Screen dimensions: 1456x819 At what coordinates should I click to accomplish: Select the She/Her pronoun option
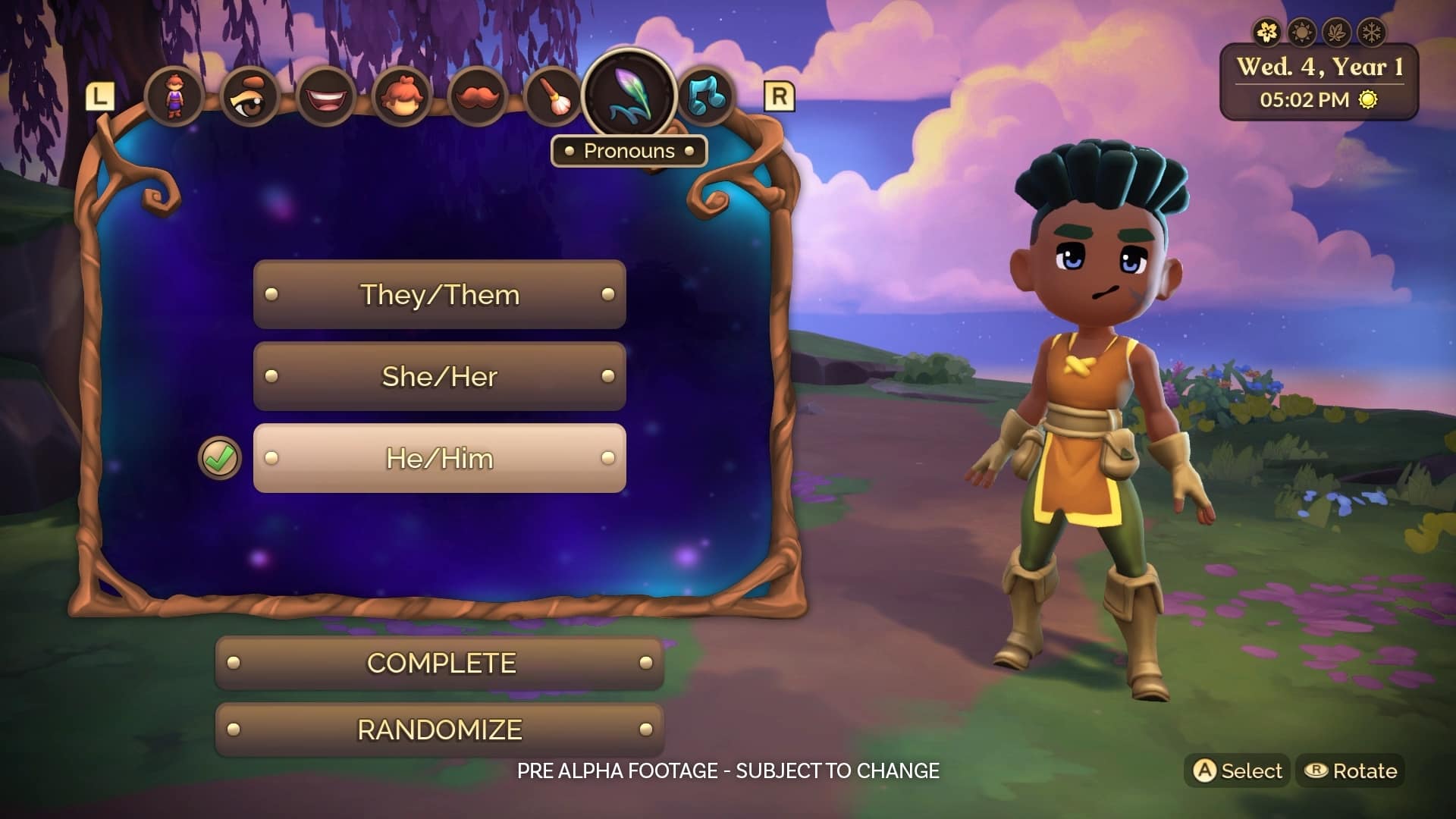click(439, 376)
